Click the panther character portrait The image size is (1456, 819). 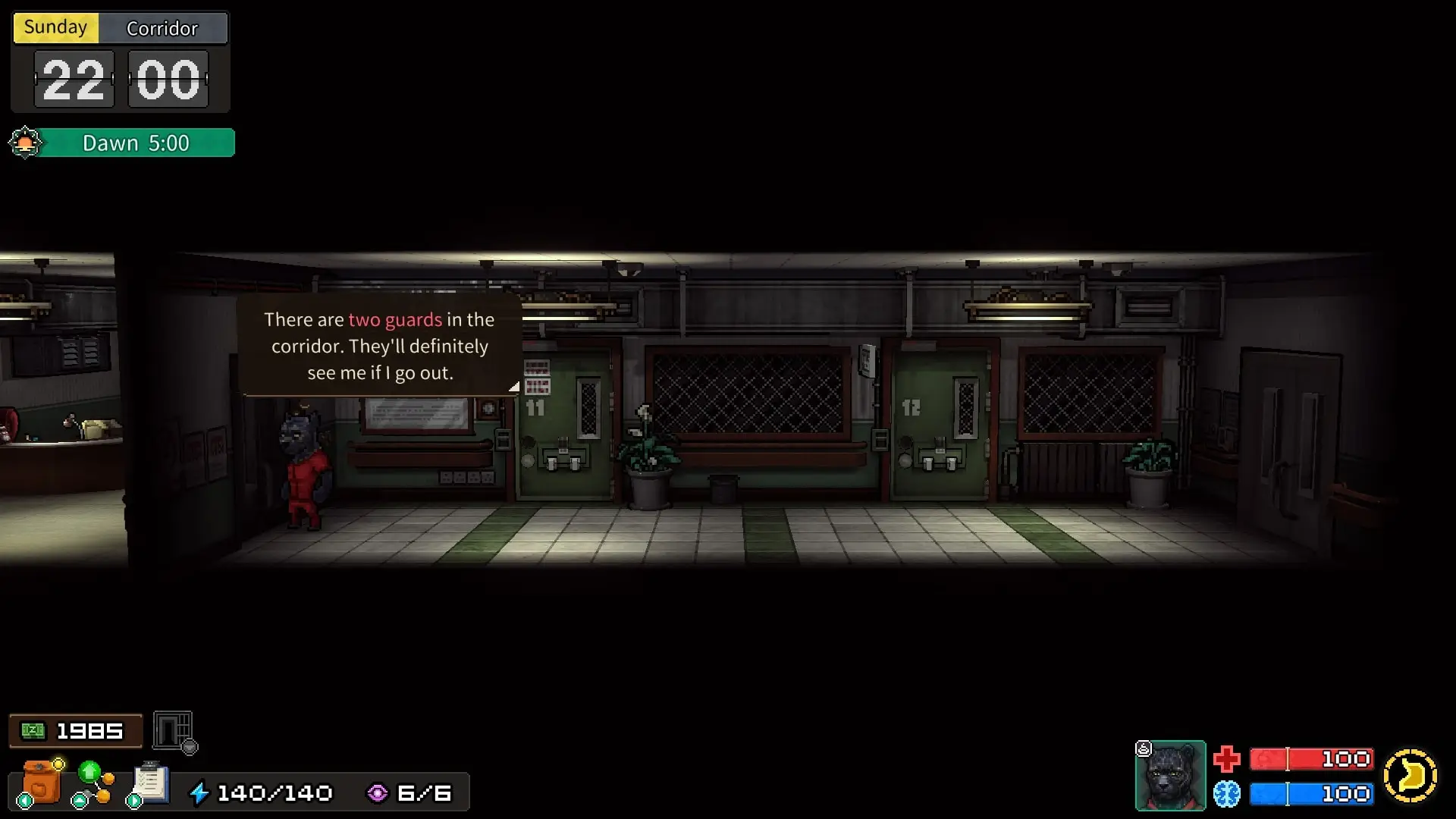pos(1170,776)
